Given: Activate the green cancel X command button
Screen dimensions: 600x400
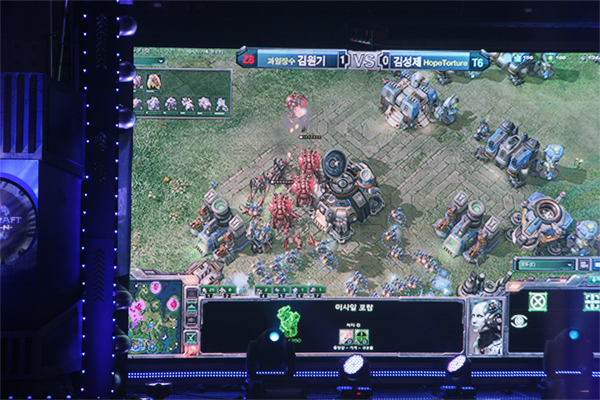Looking at the screenshot, I should click(x=538, y=301).
